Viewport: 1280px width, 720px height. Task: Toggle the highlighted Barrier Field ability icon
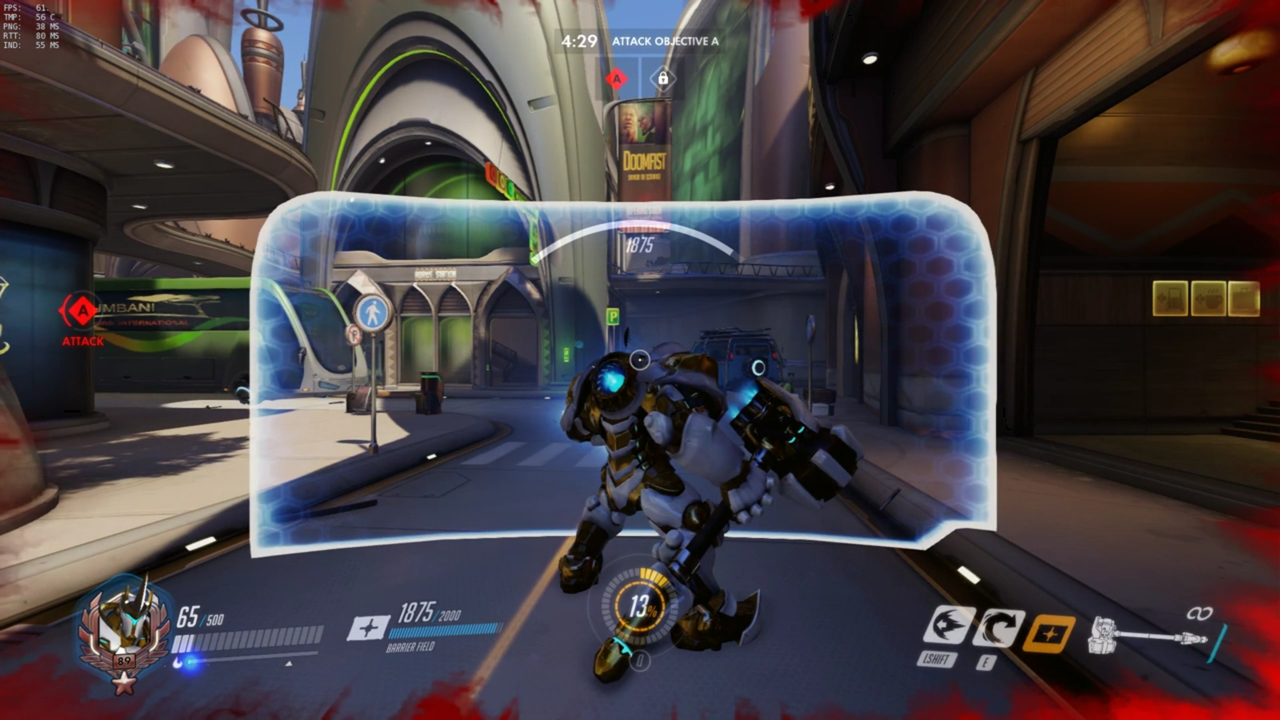coord(1048,634)
